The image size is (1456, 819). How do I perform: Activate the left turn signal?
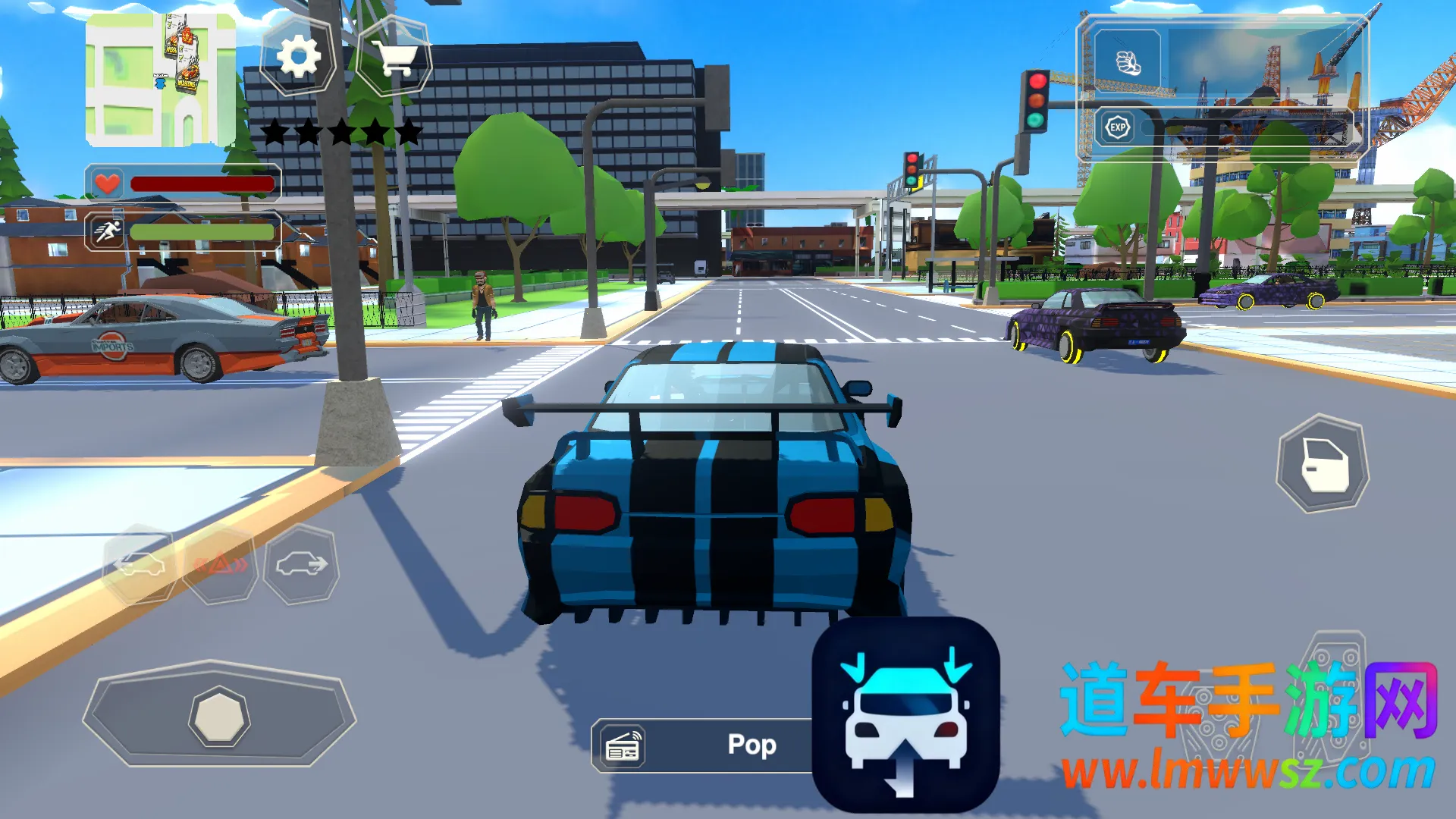pyautogui.click(x=140, y=564)
